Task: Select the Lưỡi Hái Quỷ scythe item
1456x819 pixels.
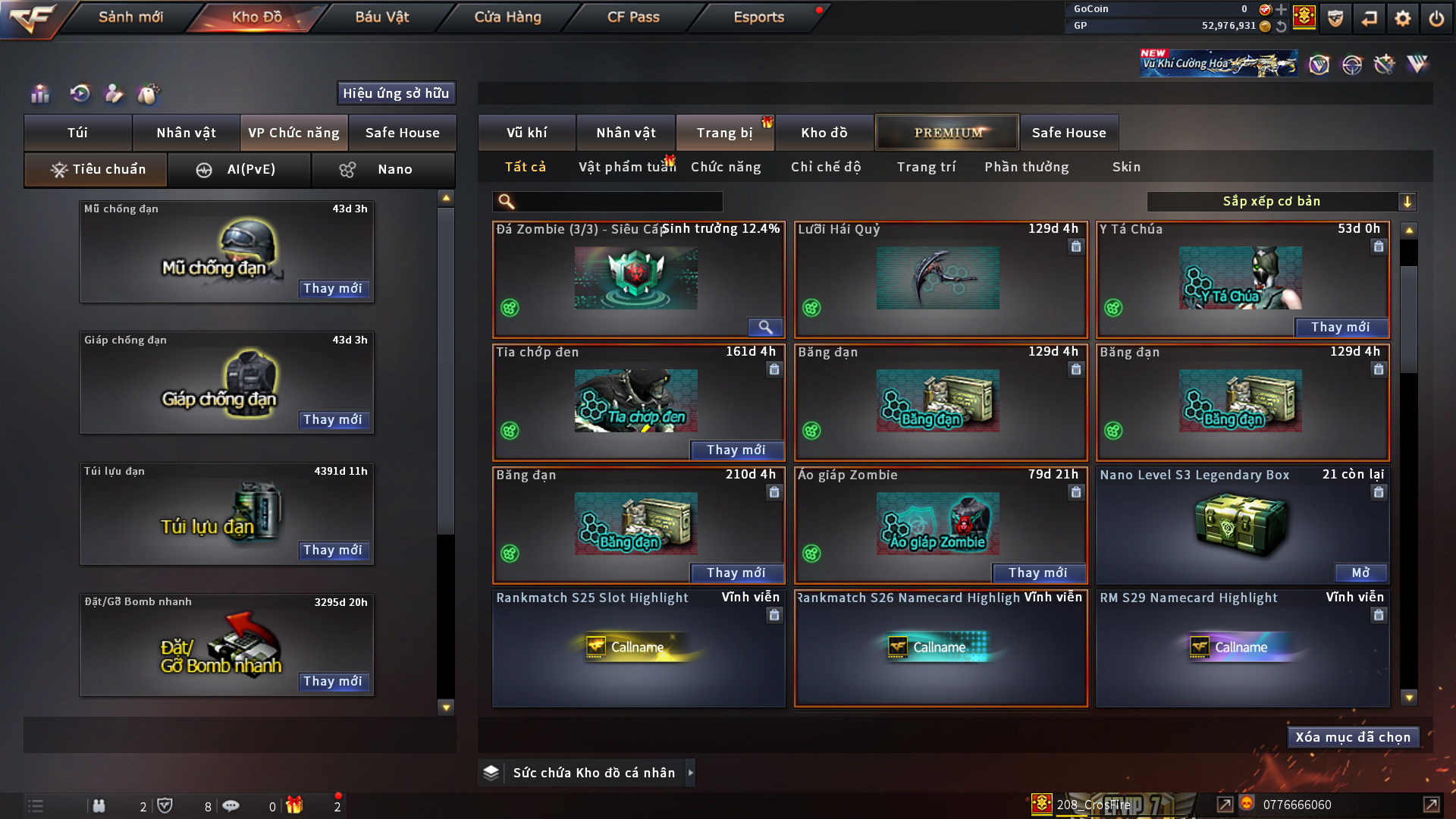Action: [938, 278]
